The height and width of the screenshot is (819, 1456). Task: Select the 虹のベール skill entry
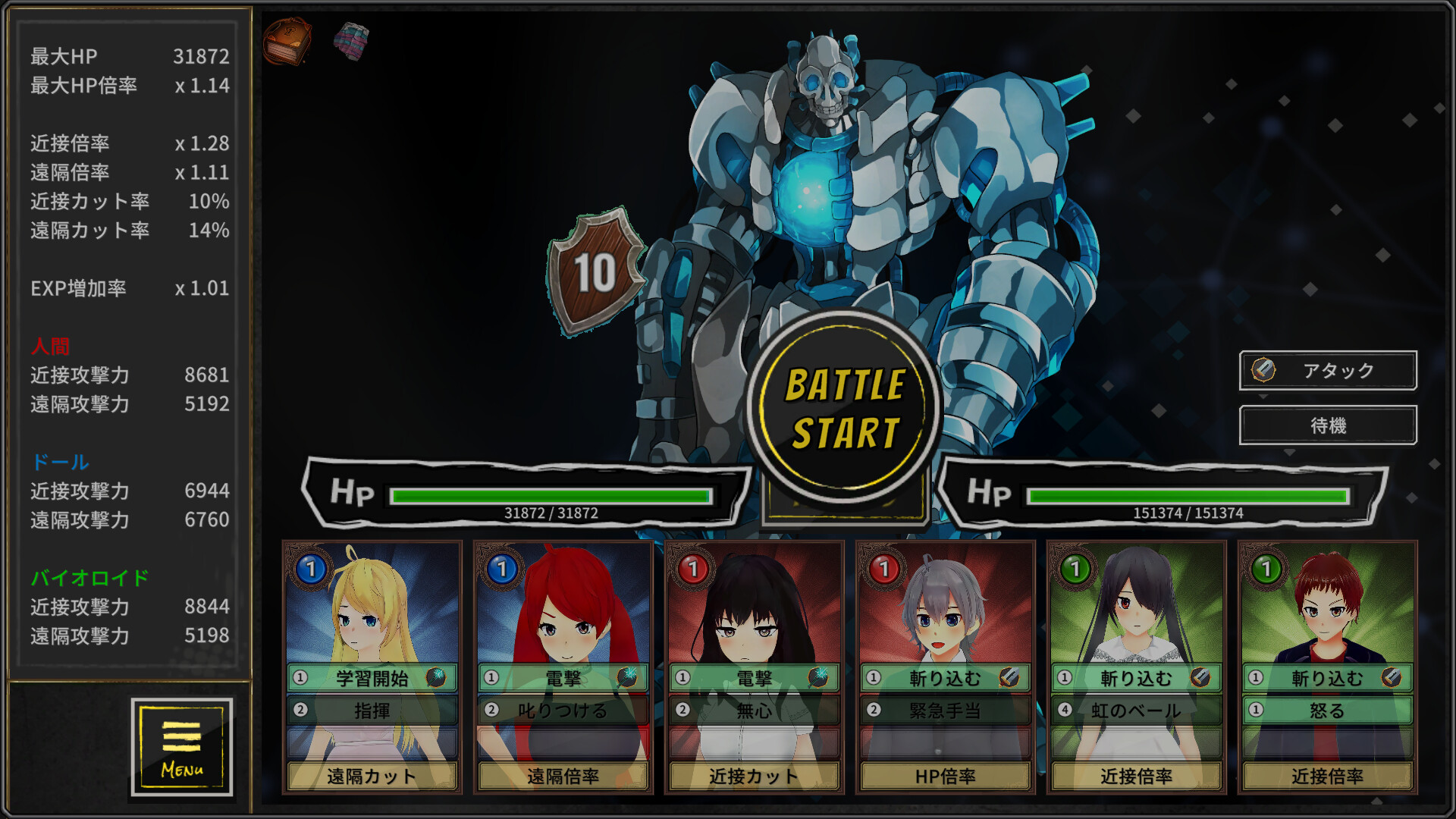click(1134, 711)
